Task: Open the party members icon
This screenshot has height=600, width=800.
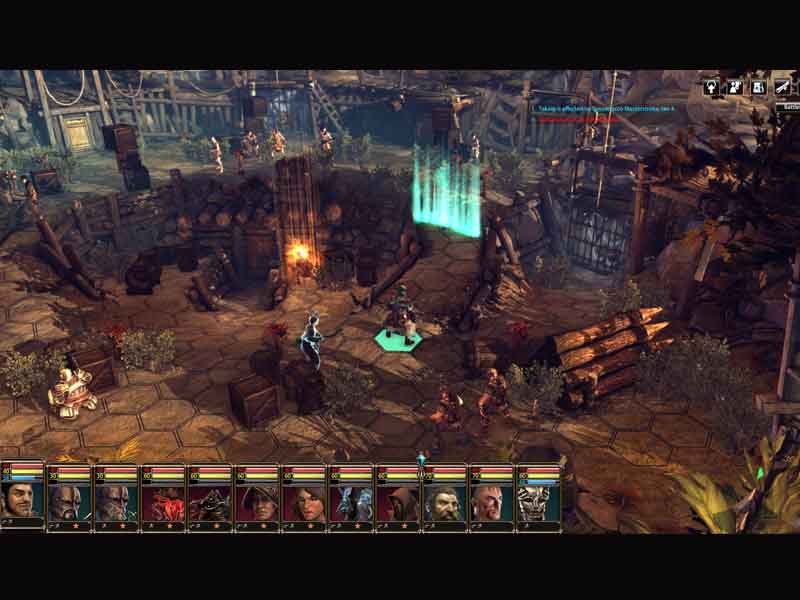Action: click(735, 87)
